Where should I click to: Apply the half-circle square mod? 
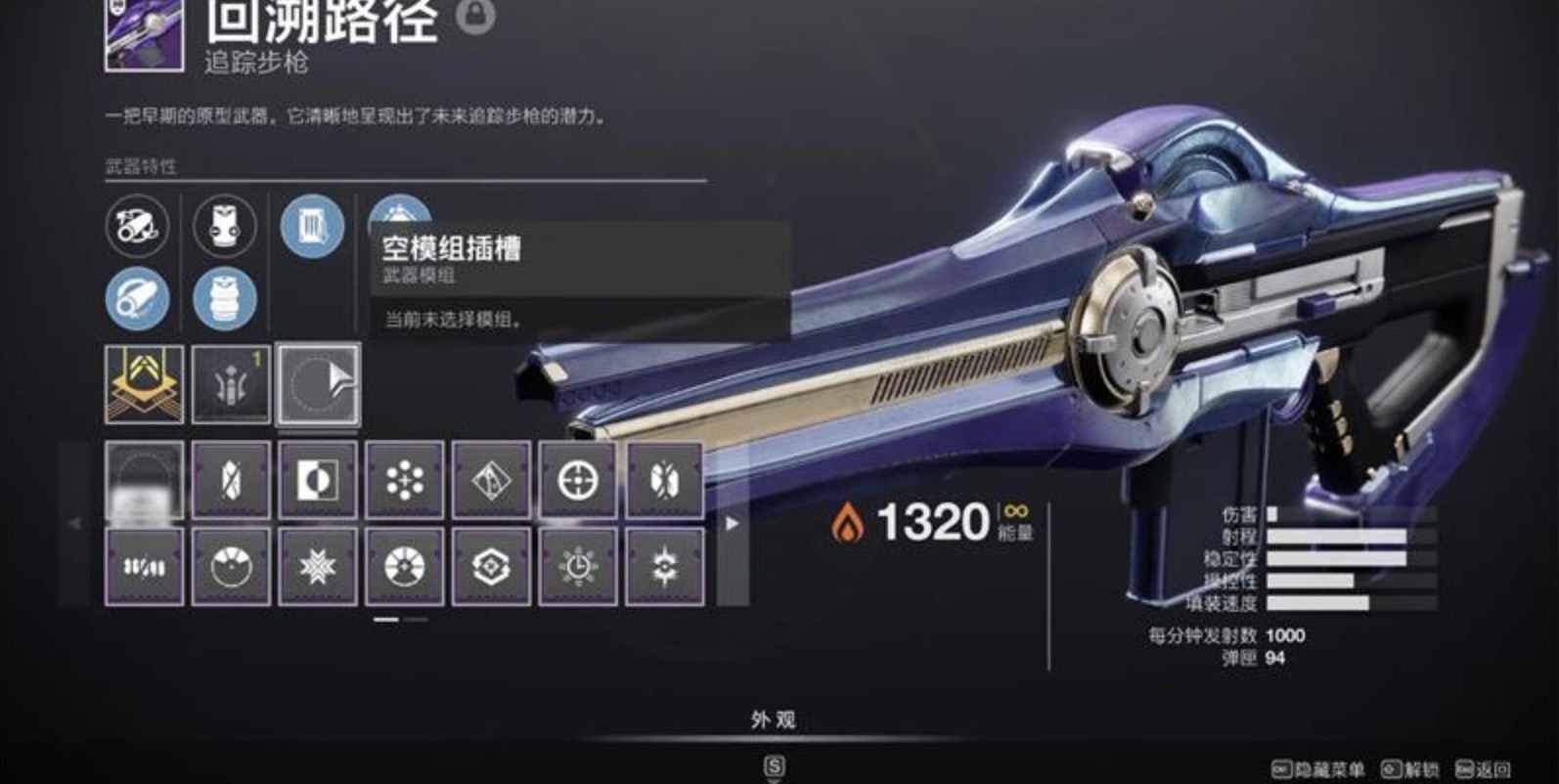(x=318, y=480)
